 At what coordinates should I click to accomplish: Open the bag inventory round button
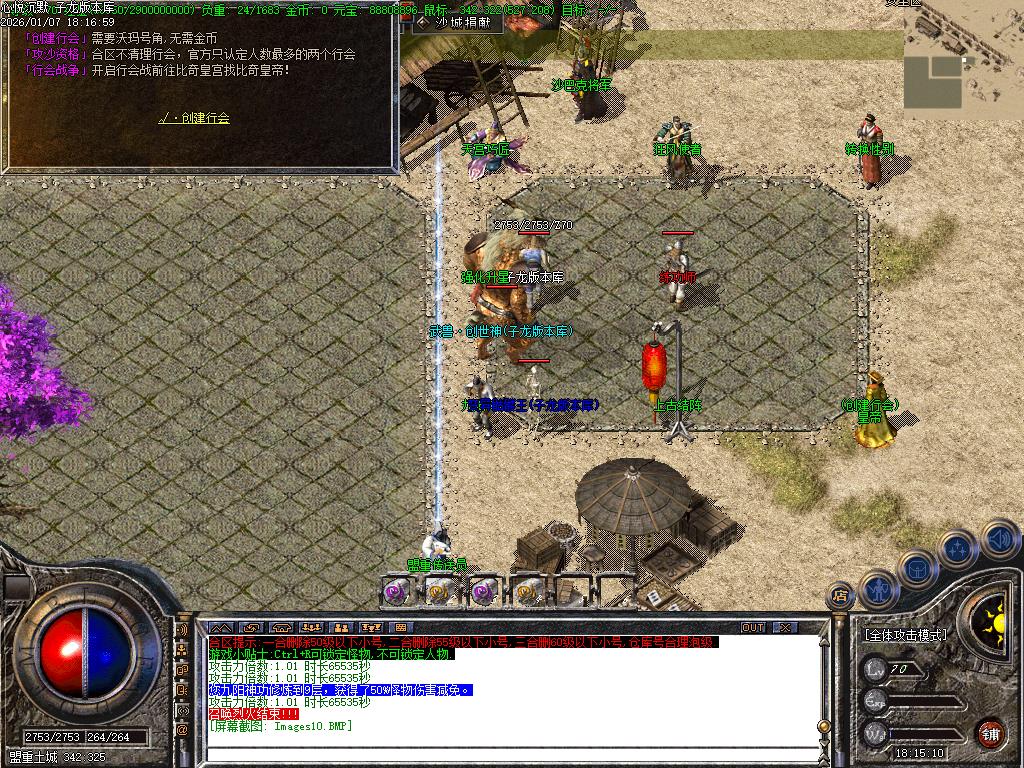click(917, 566)
